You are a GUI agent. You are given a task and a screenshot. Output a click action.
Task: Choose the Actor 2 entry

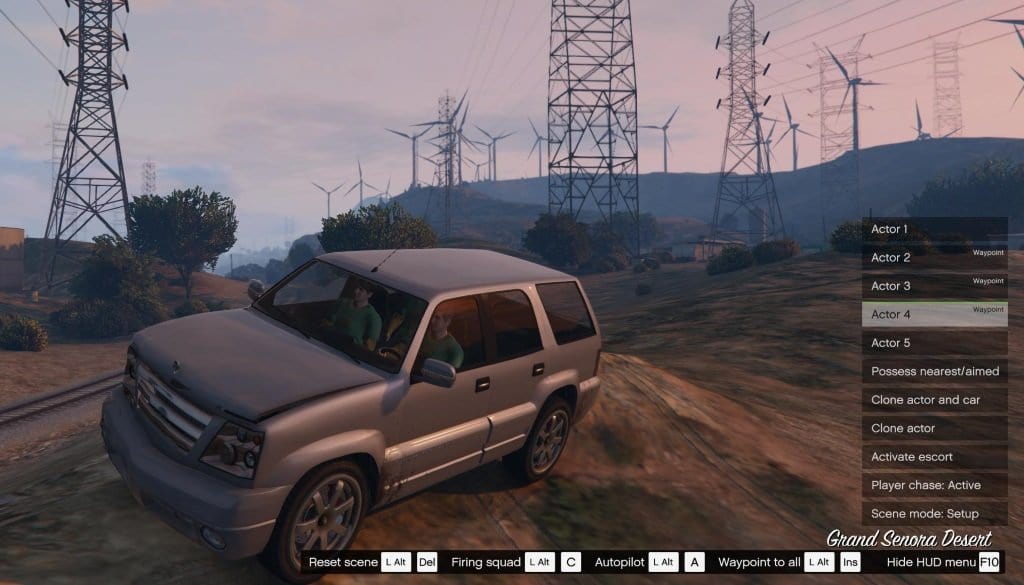[934, 258]
